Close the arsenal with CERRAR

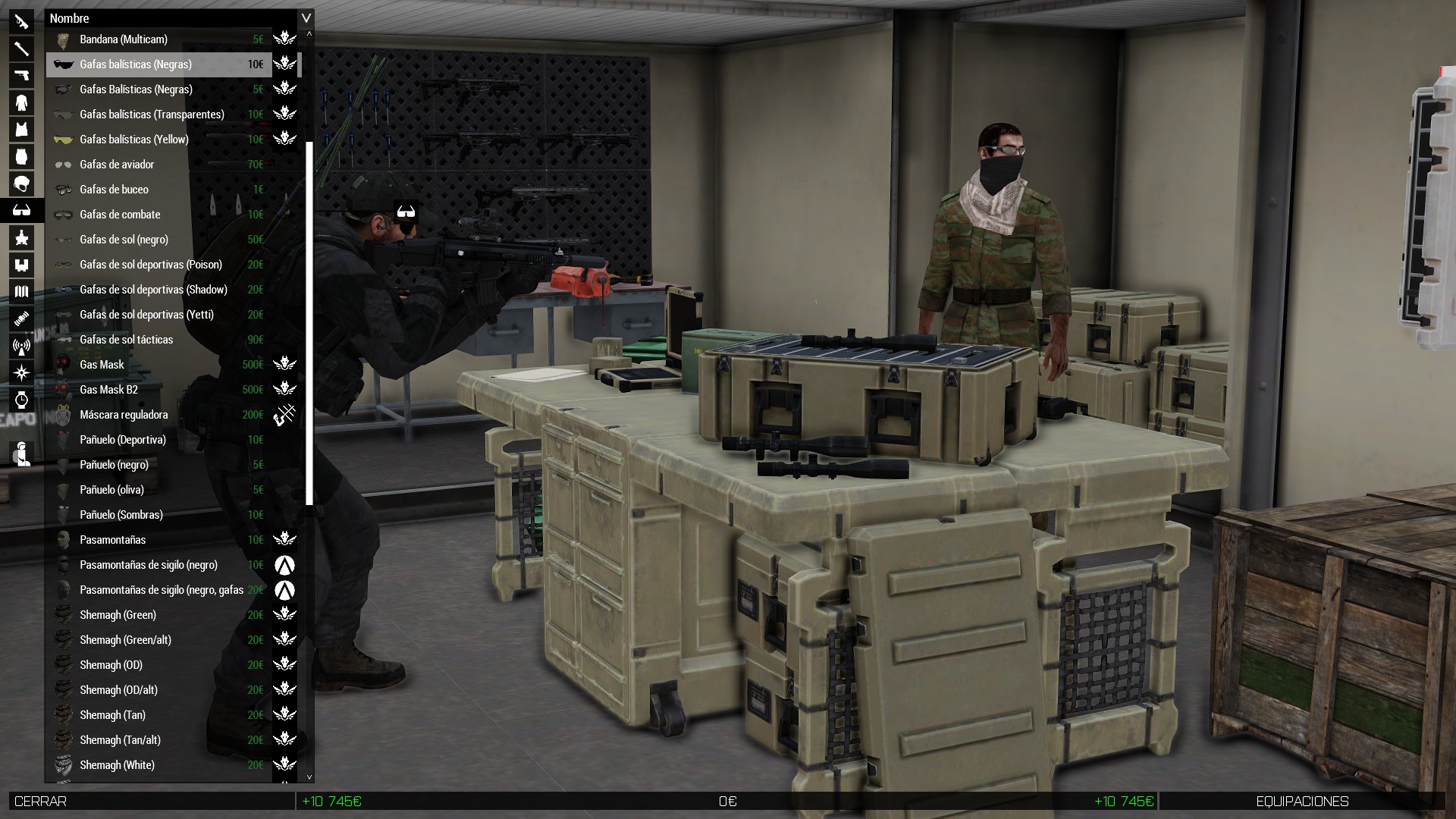pos(41,802)
